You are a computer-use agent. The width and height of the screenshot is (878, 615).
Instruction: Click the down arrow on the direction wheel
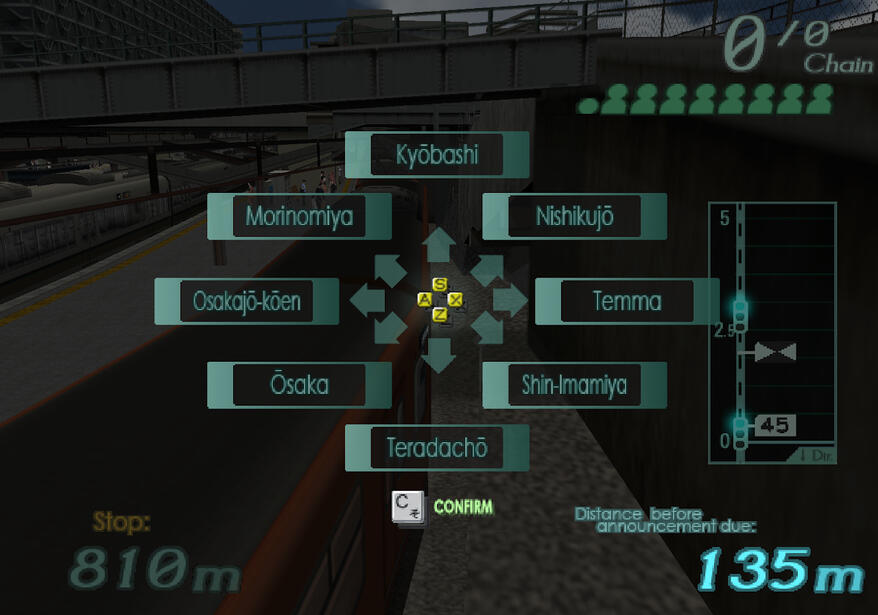[x=438, y=355]
